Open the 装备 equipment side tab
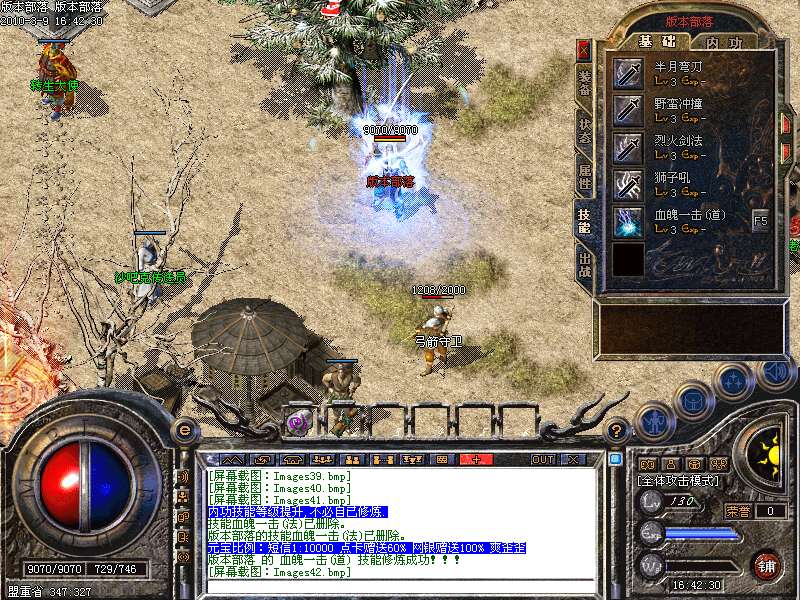The height and width of the screenshot is (600, 800). tap(584, 82)
